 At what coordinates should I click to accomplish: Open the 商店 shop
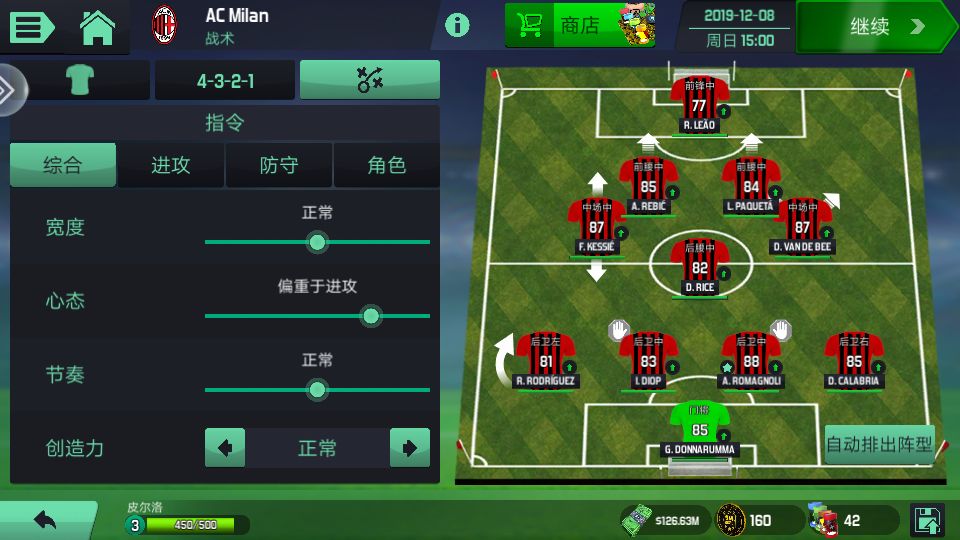click(580, 25)
